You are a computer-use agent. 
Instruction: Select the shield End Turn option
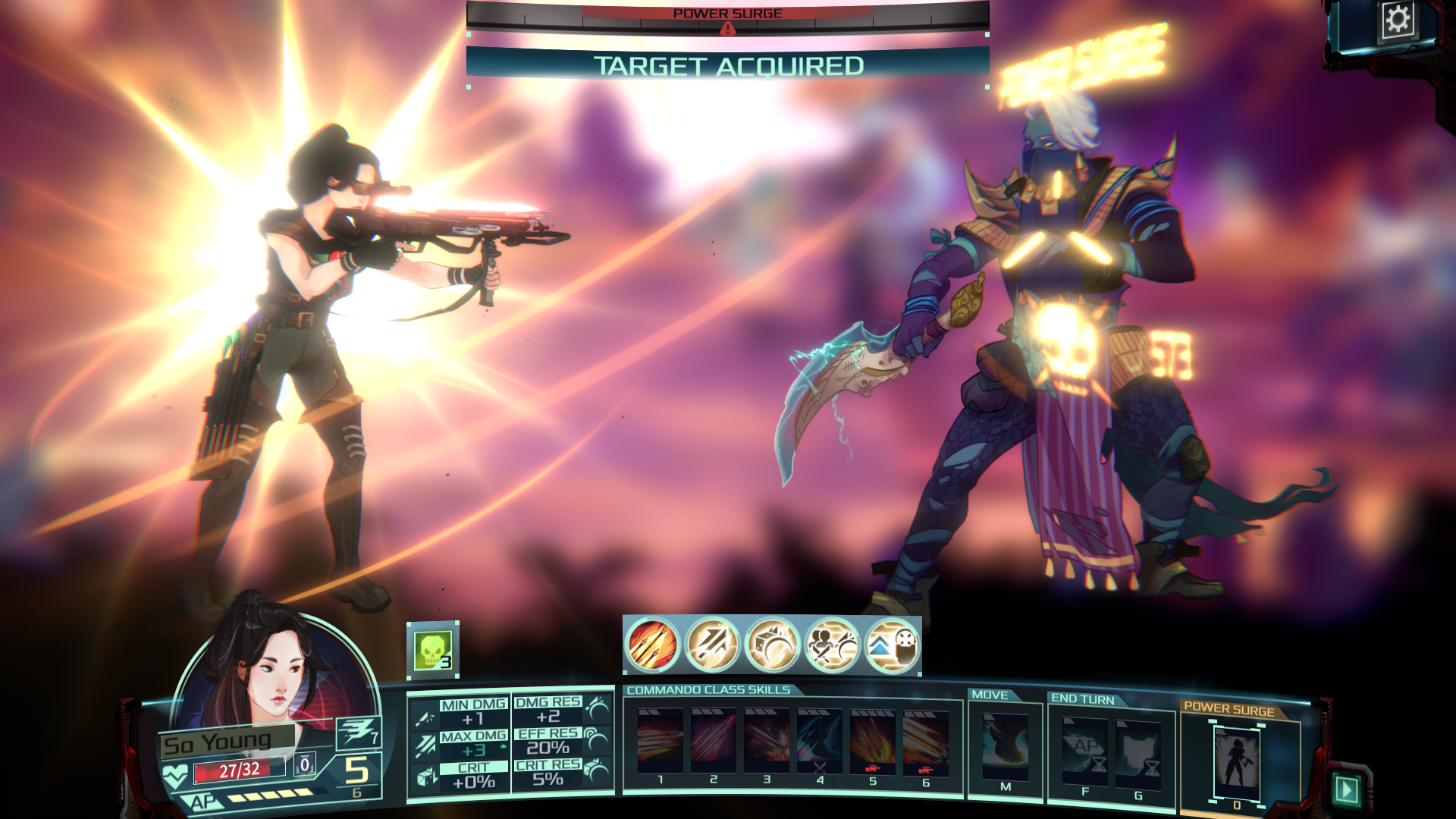pos(1137,751)
